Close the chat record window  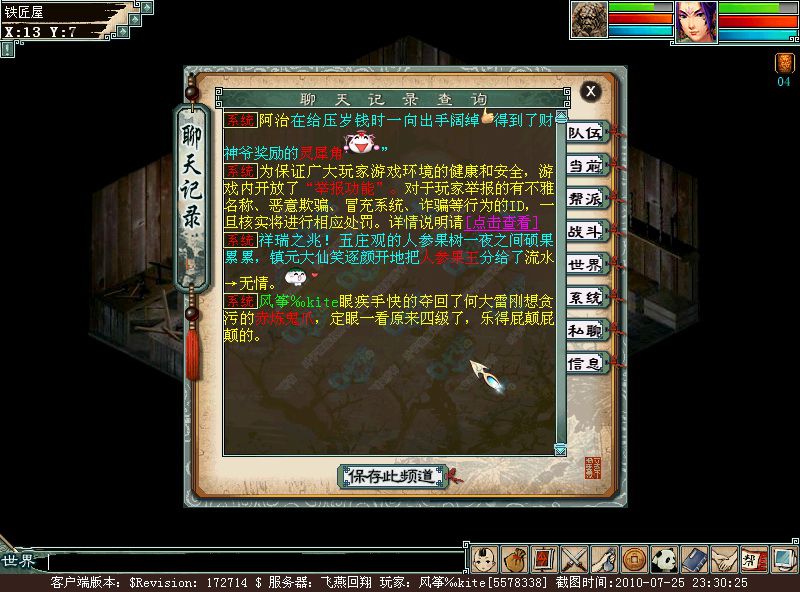pos(591,91)
